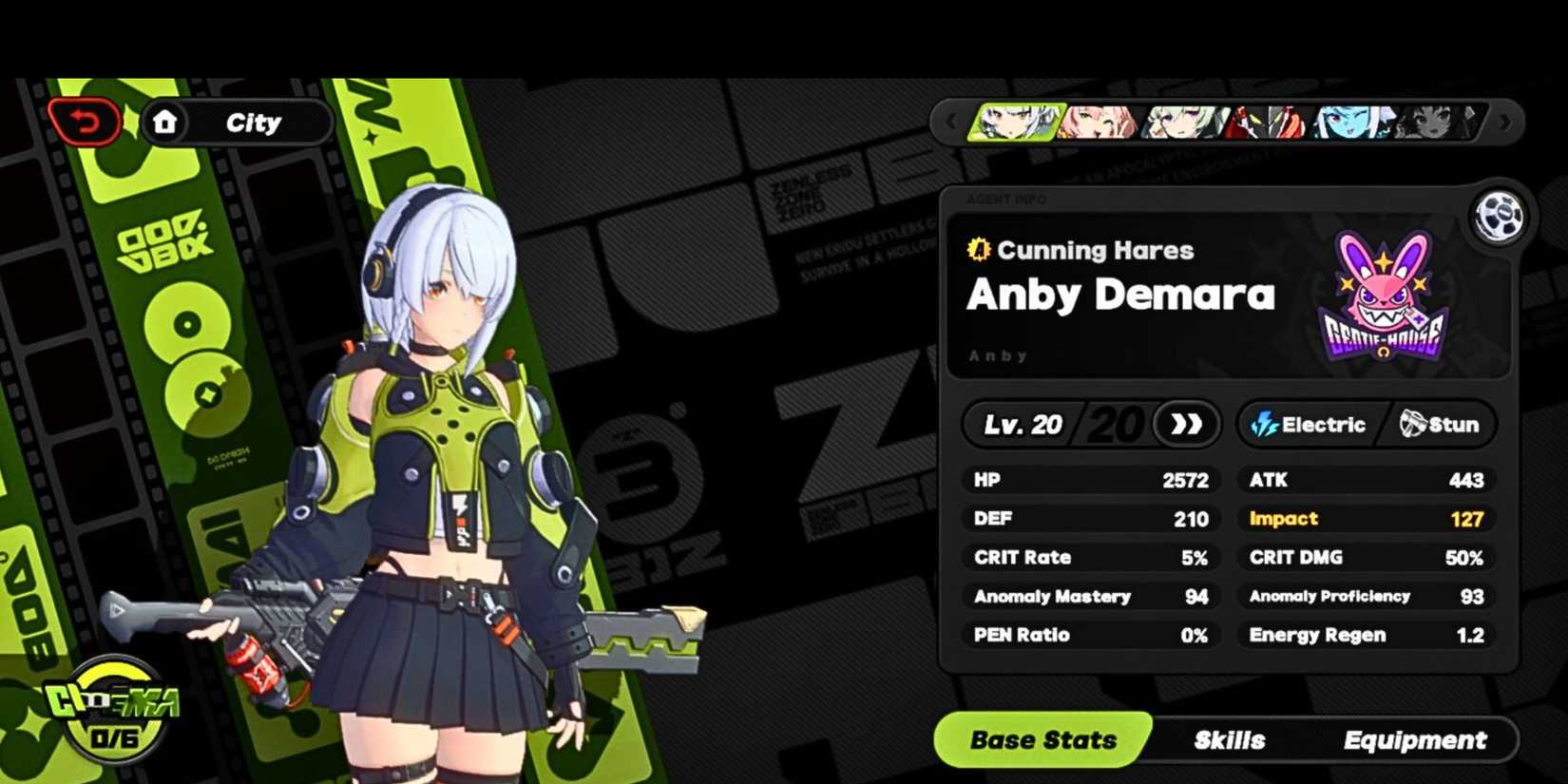Click the City button
Viewport: 1568px width, 784px height.
(252, 122)
